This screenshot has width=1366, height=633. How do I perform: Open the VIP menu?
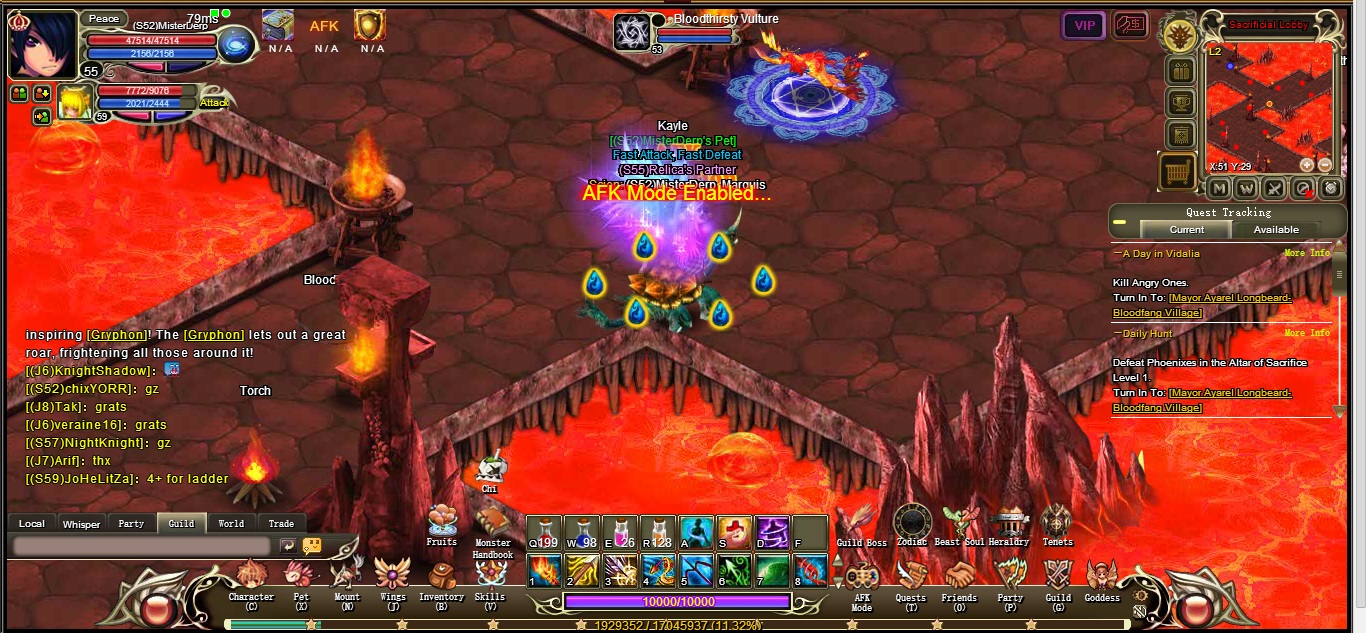(1083, 26)
